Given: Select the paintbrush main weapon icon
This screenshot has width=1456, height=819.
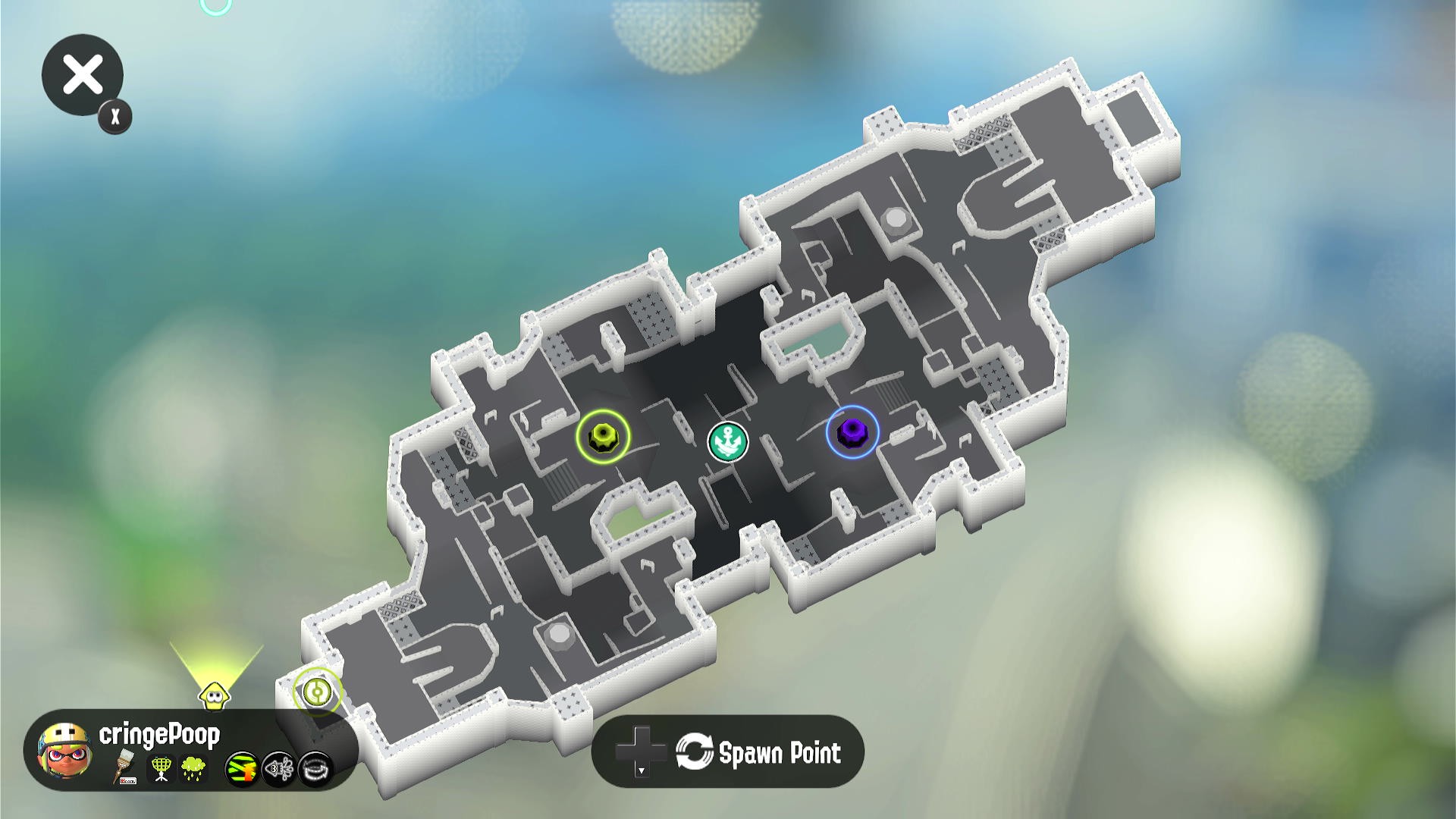Looking at the screenshot, I should coord(125,767).
